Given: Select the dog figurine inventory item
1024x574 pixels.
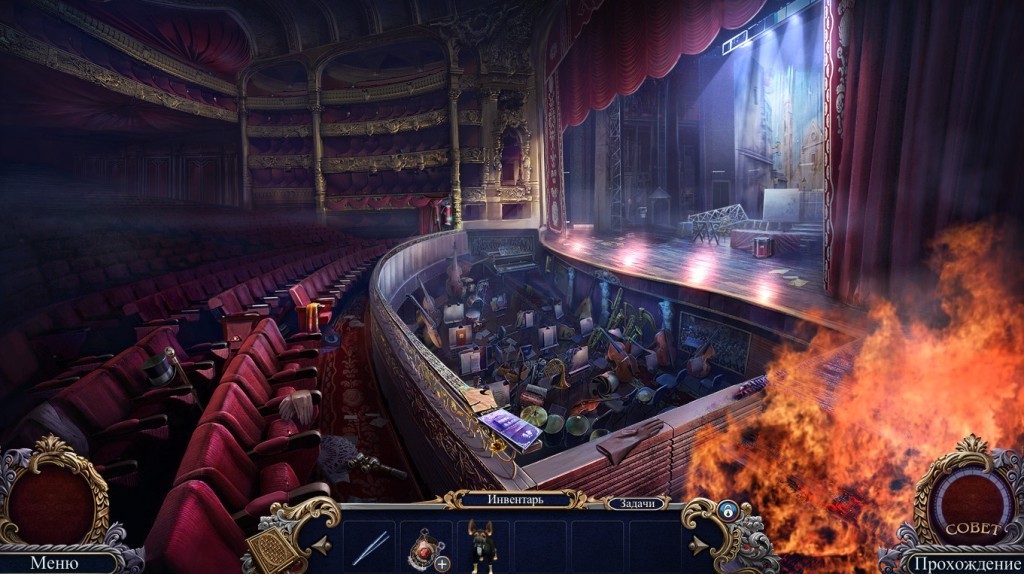Looking at the screenshot, I should pos(485,546).
